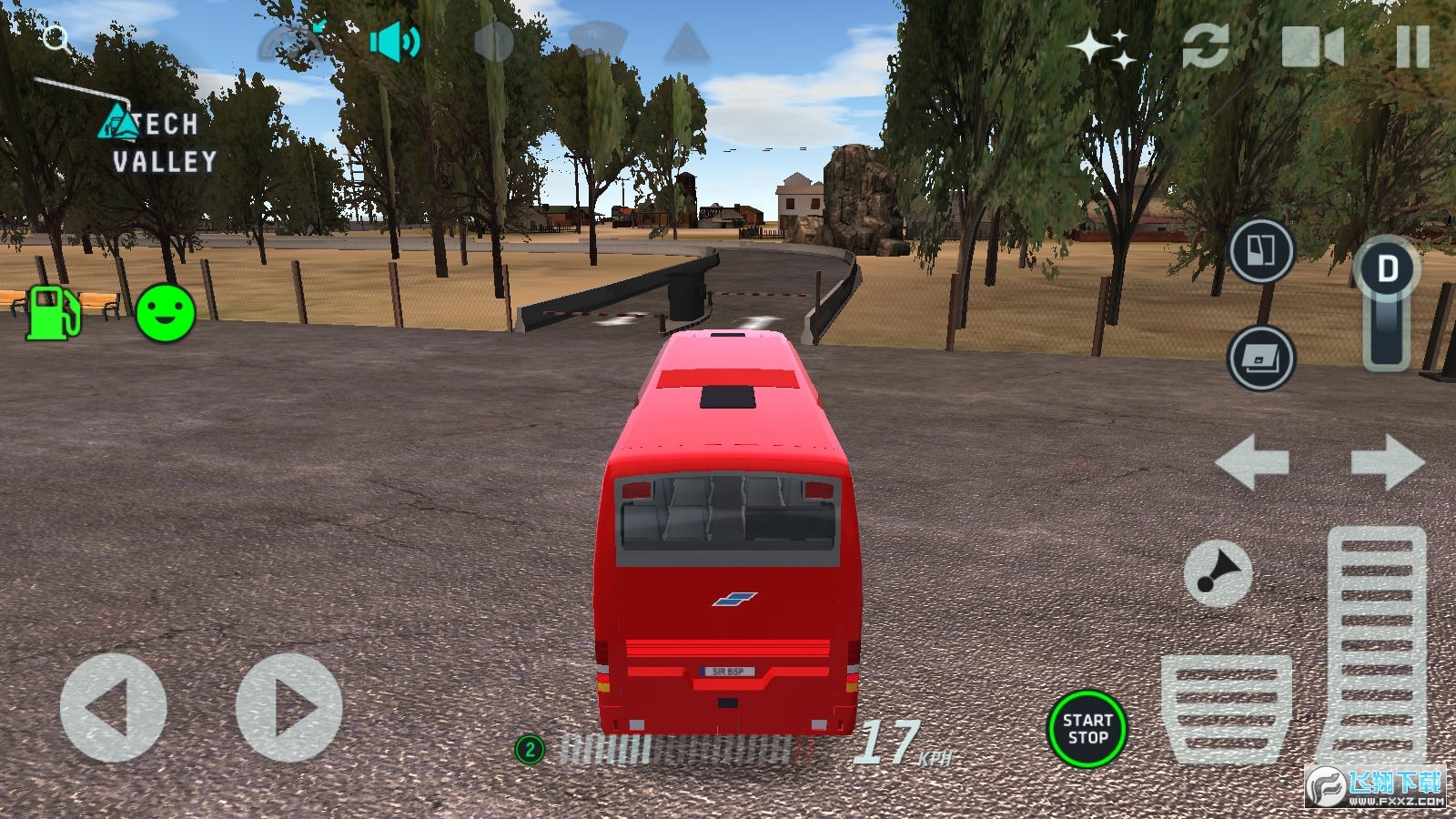The width and height of the screenshot is (1456, 819).
Task: Open the luggage hatch button
Action: tap(1261, 358)
